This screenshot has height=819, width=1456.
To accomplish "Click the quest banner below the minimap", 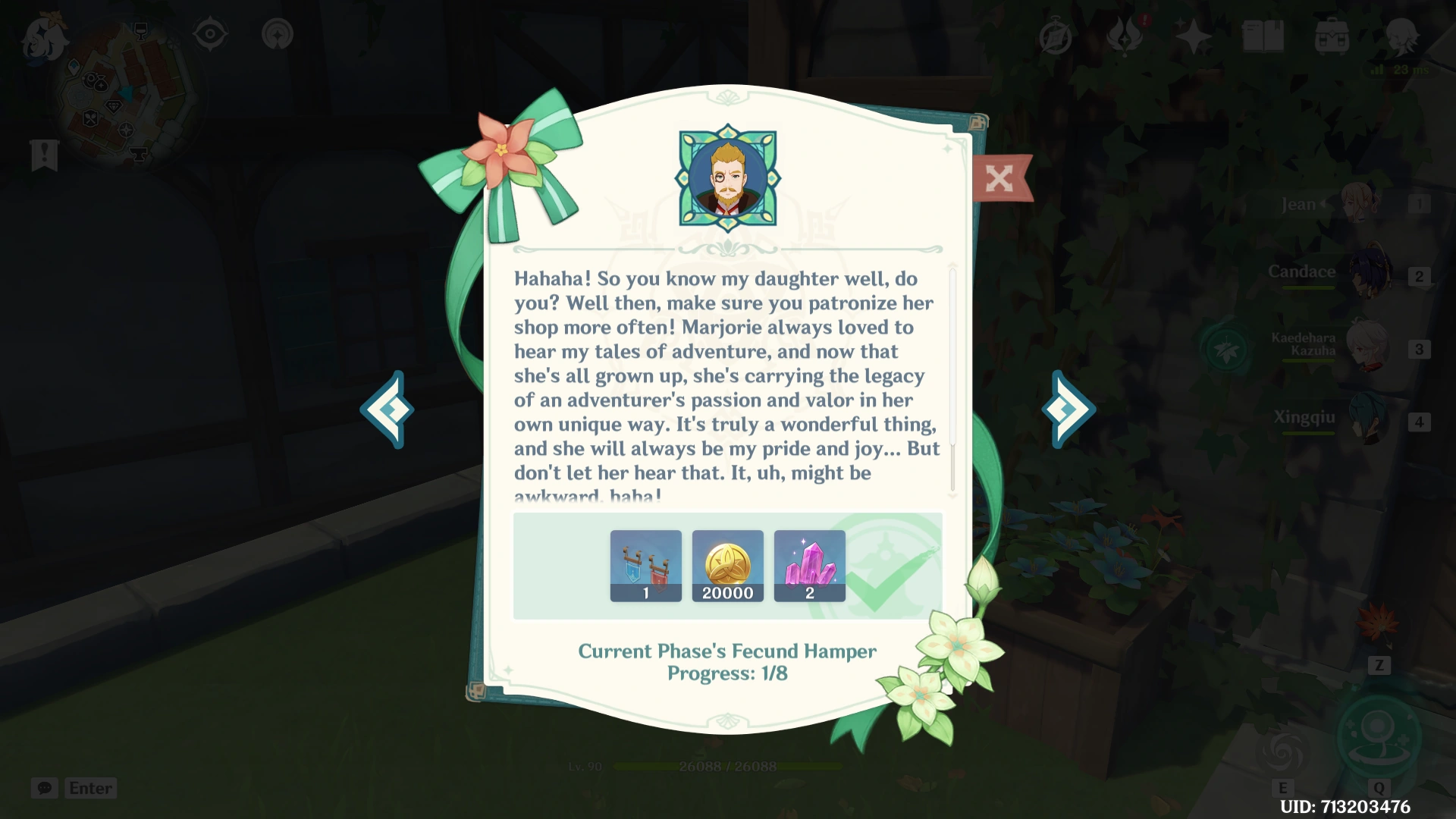I will click(45, 155).
